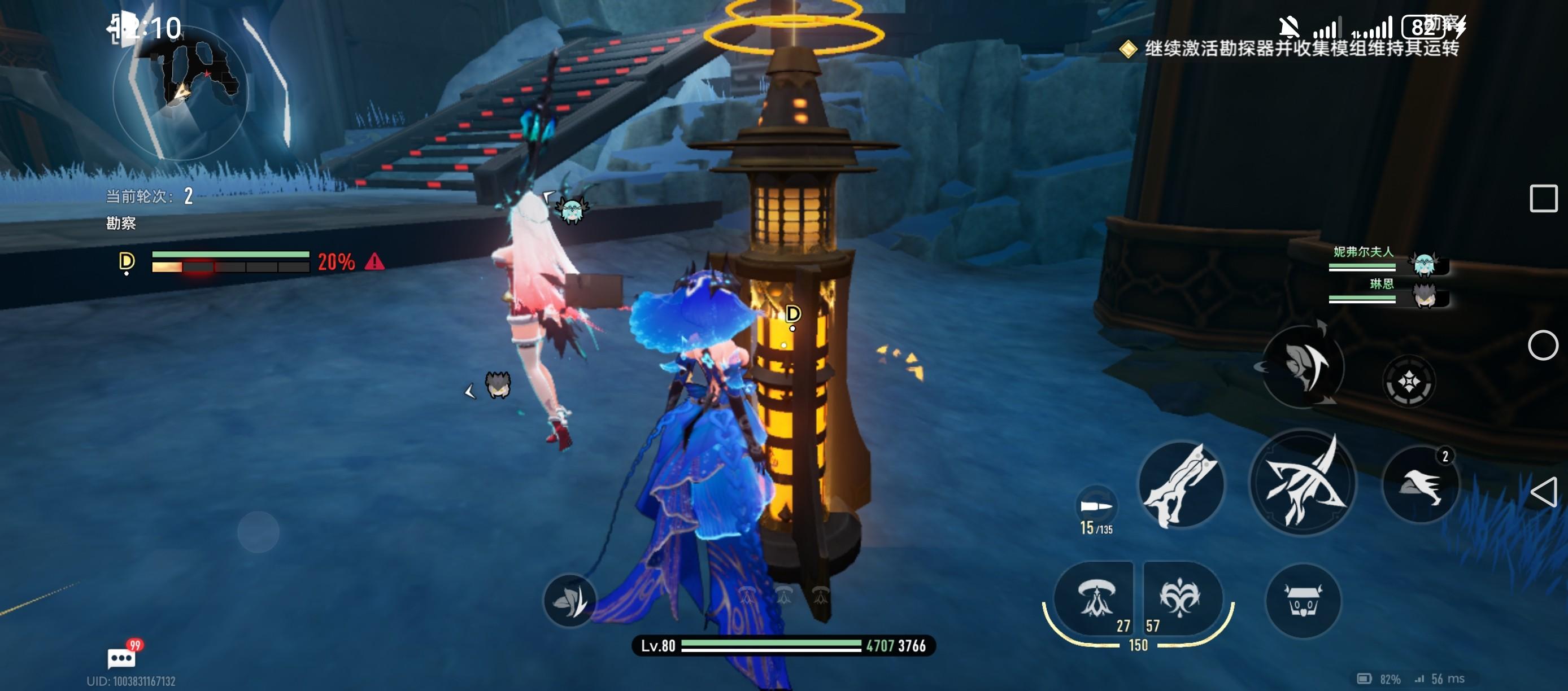Activate the skill costing 27 energy
Image resolution: width=1568 pixels, height=691 pixels.
pos(1096,600)
